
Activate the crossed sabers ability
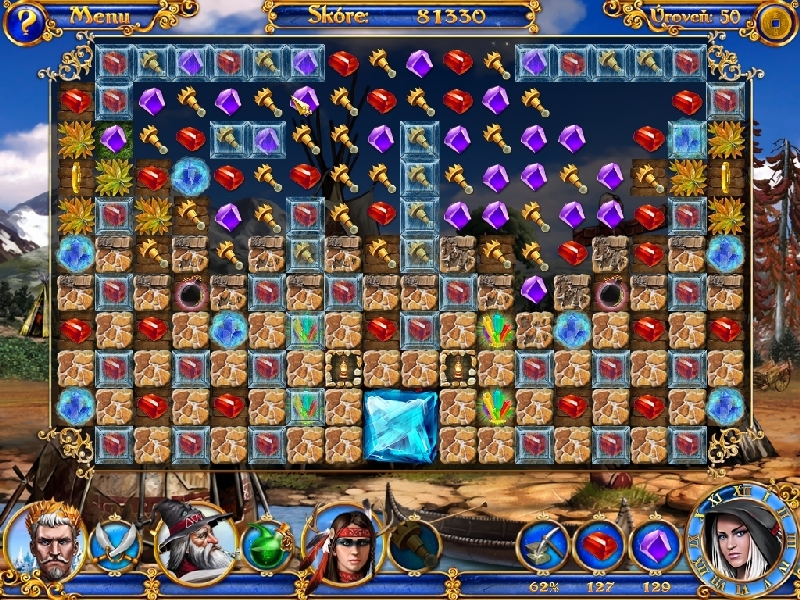point(115,546)
